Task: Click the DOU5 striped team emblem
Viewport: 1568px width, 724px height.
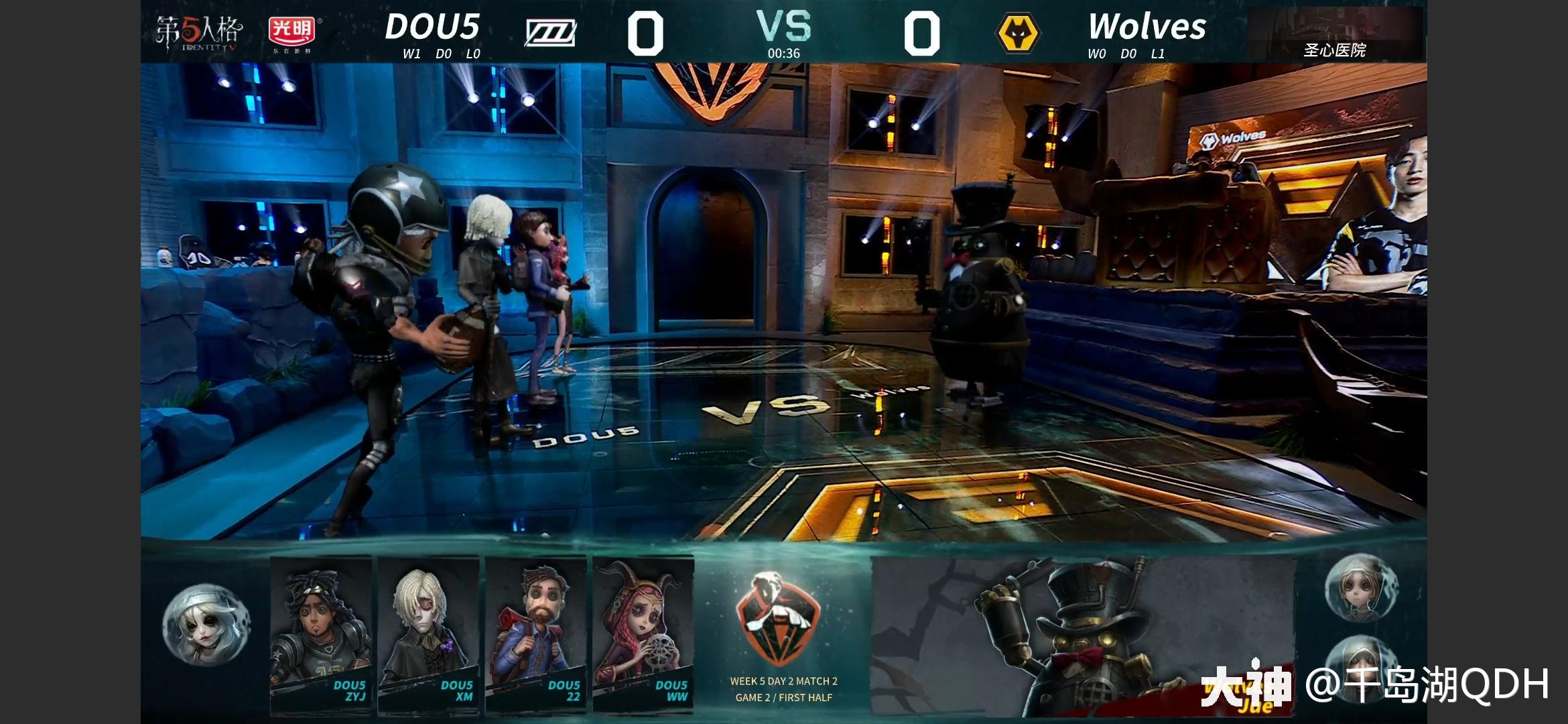Action: pyautogui.click(x=551, y=31)
